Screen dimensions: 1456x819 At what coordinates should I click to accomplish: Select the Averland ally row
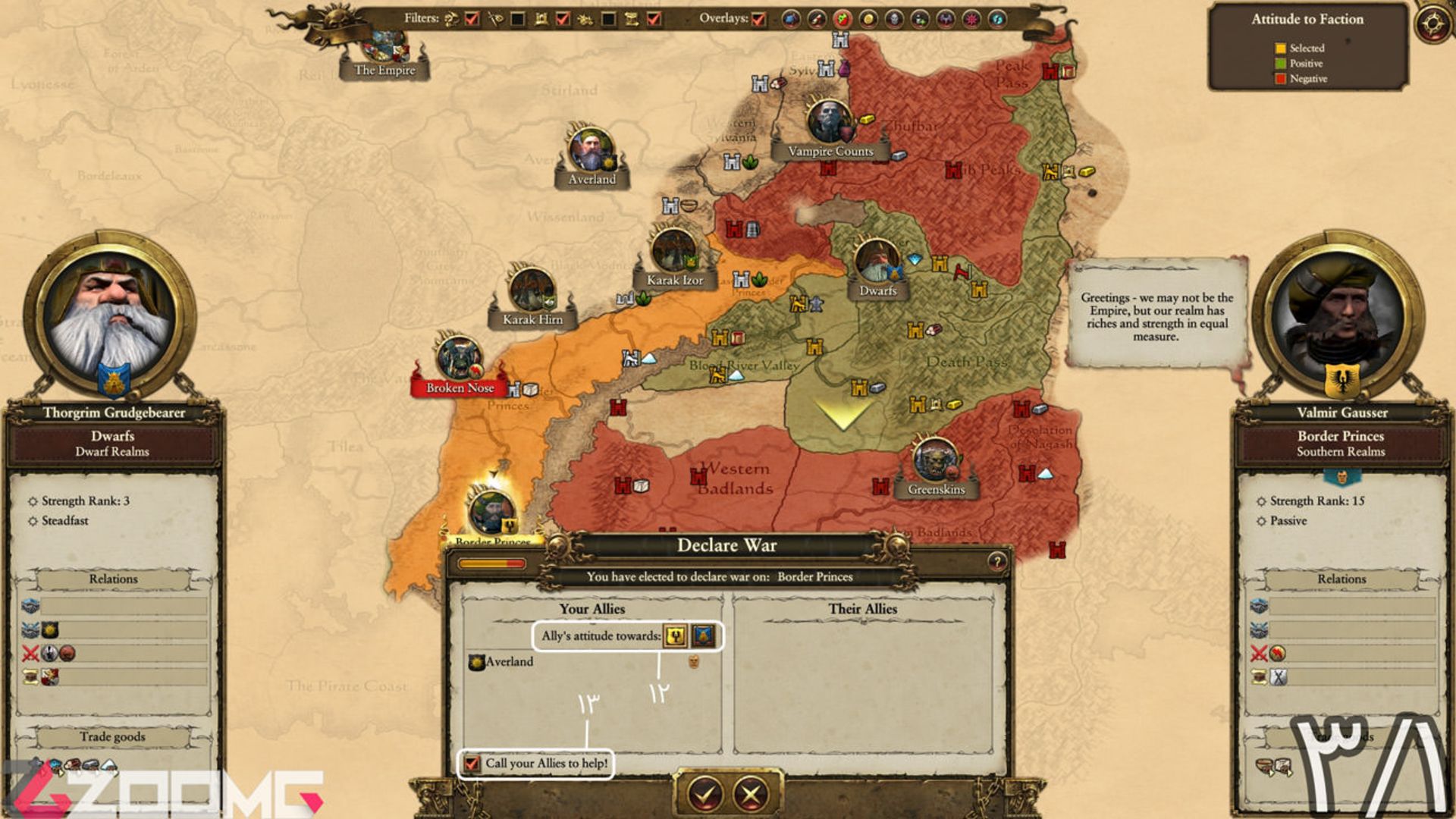click(x=509, y=662)
